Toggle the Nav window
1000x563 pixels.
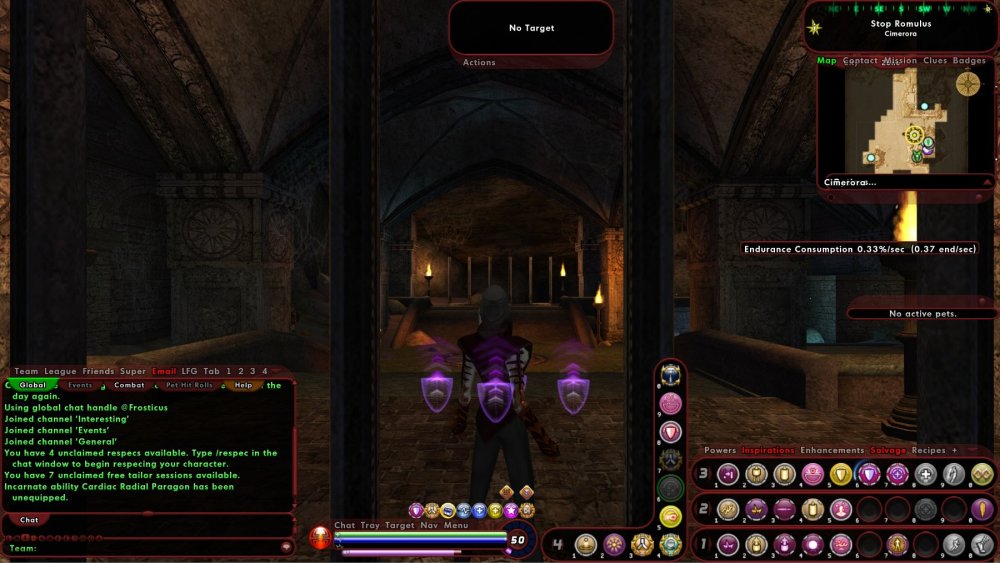pyautogui.click(x=429, y=525)
